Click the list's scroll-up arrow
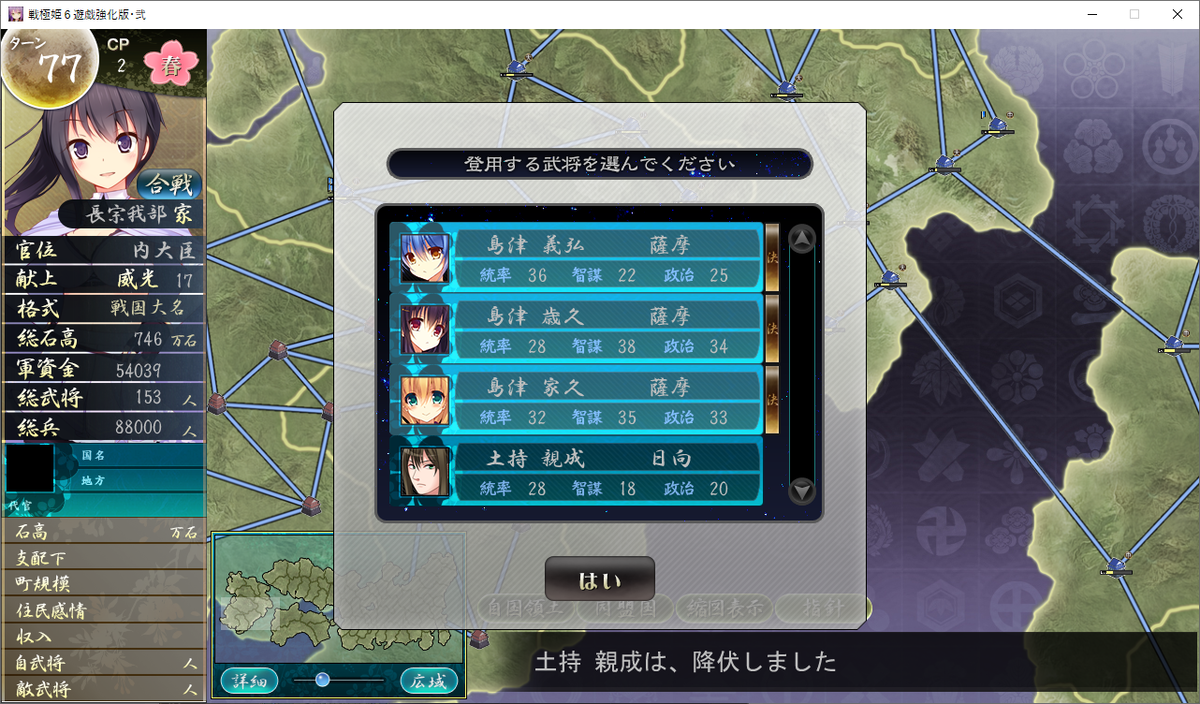This screenshot has width=1200, height=704. tap(802, 239)
